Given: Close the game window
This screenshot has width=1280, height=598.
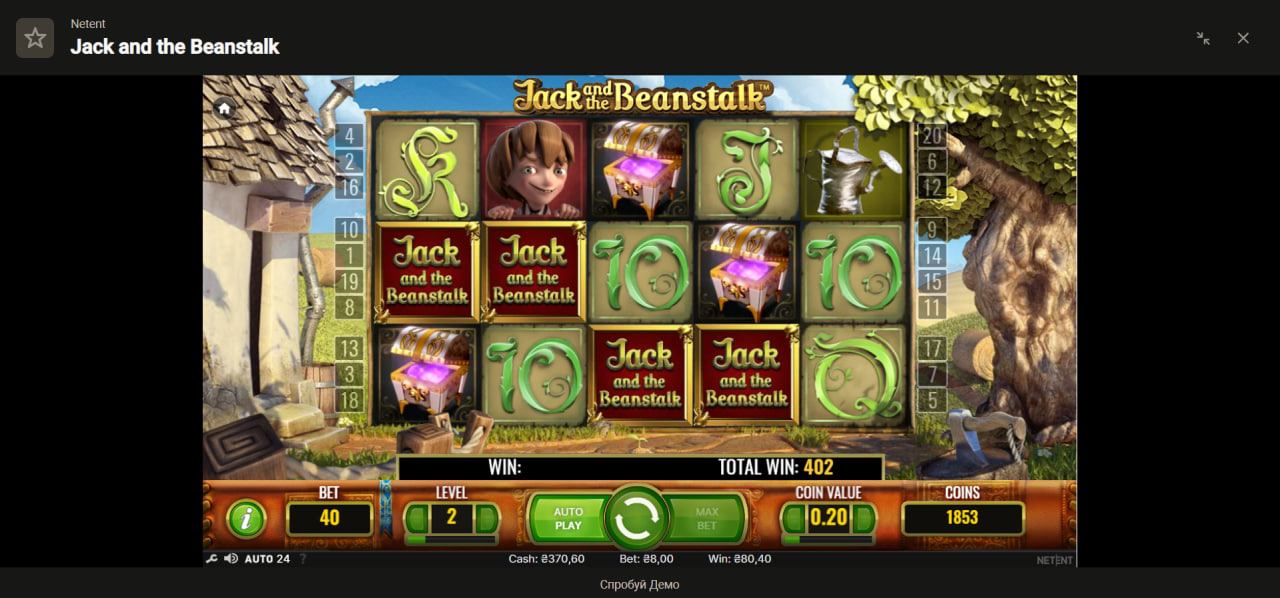Looking at the screenshot, I should [1243, 38].
